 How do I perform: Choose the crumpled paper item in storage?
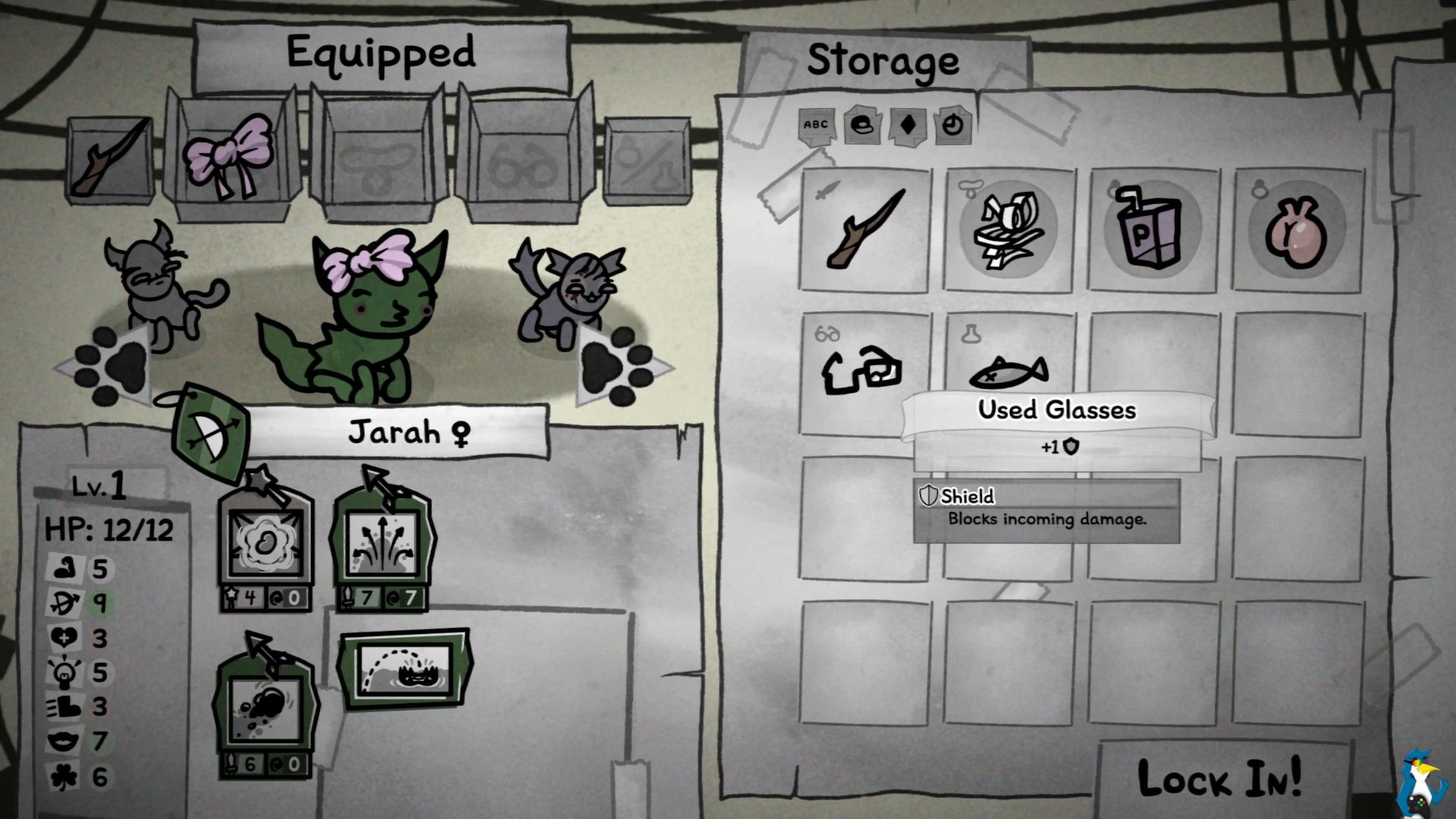(x=1009, y=230)
